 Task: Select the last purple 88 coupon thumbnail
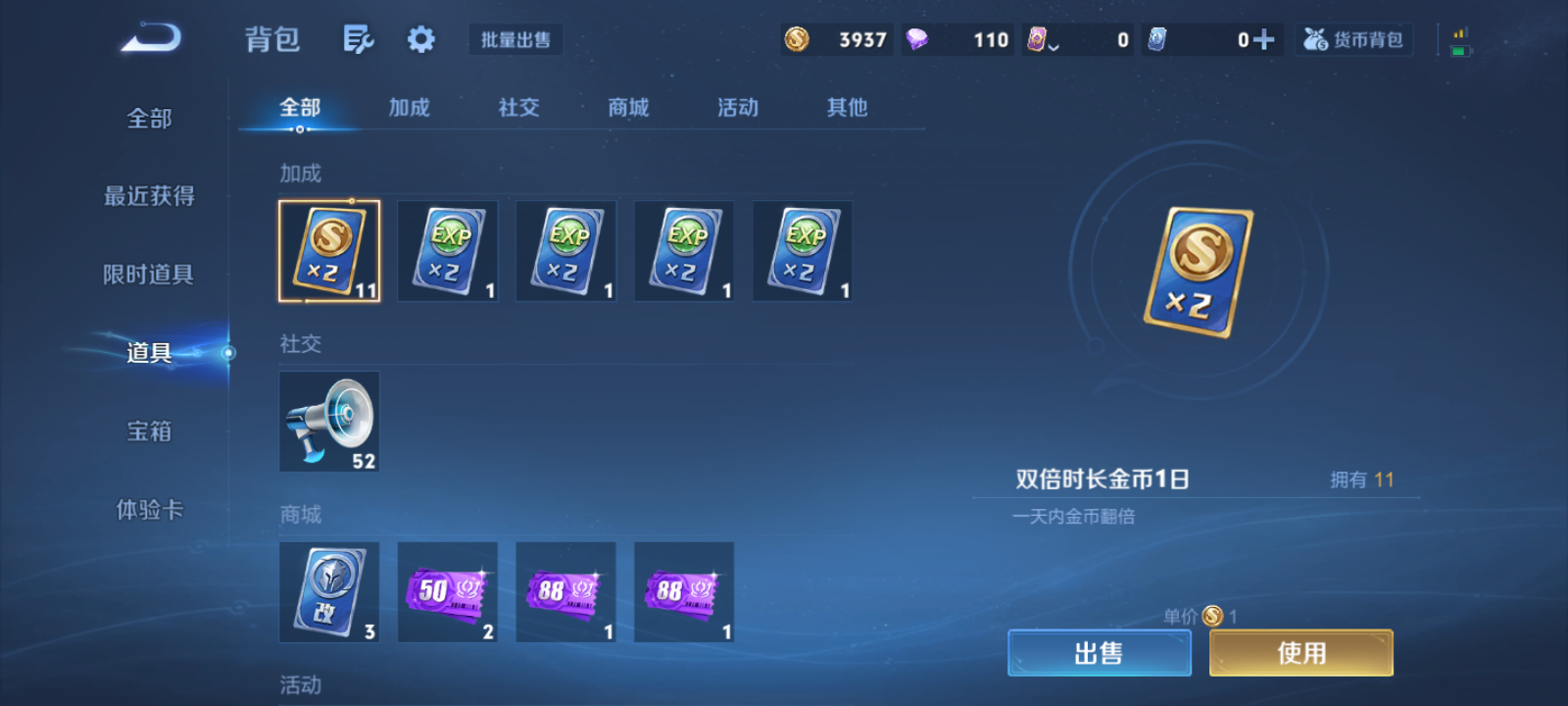tap(684, 592)
